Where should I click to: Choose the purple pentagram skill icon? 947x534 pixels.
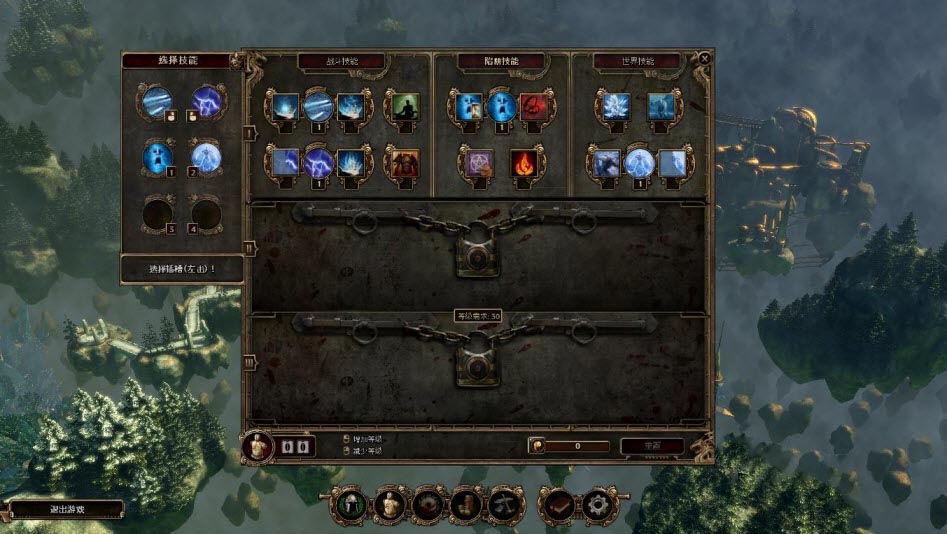click(x=475, y=161)
